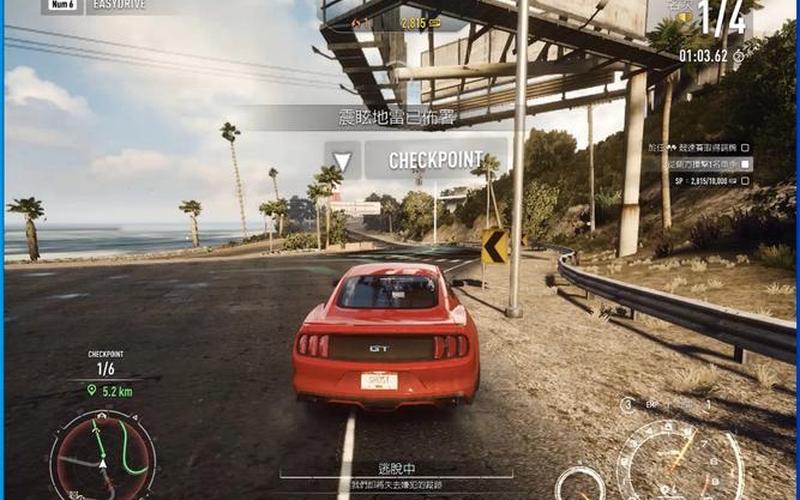
Task: Select the CHECKPOINT banner in the center
Action: coord(434,160)
